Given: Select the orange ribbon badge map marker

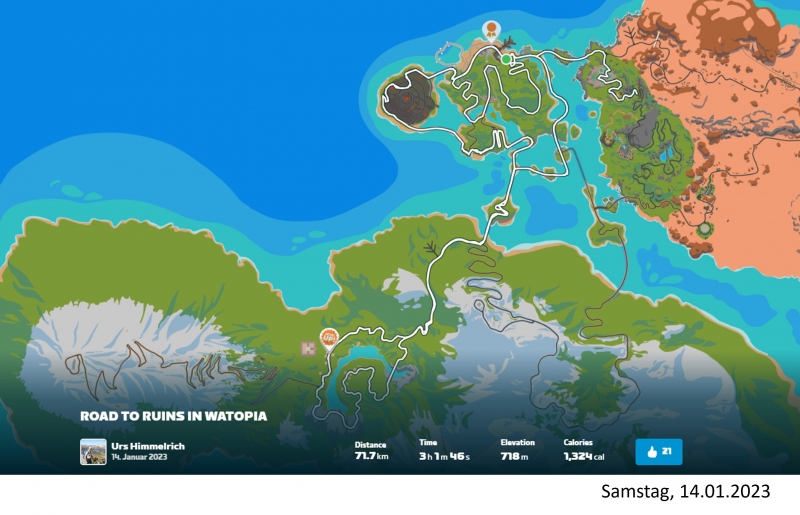Looking at the screenshot, I should 491,28.
